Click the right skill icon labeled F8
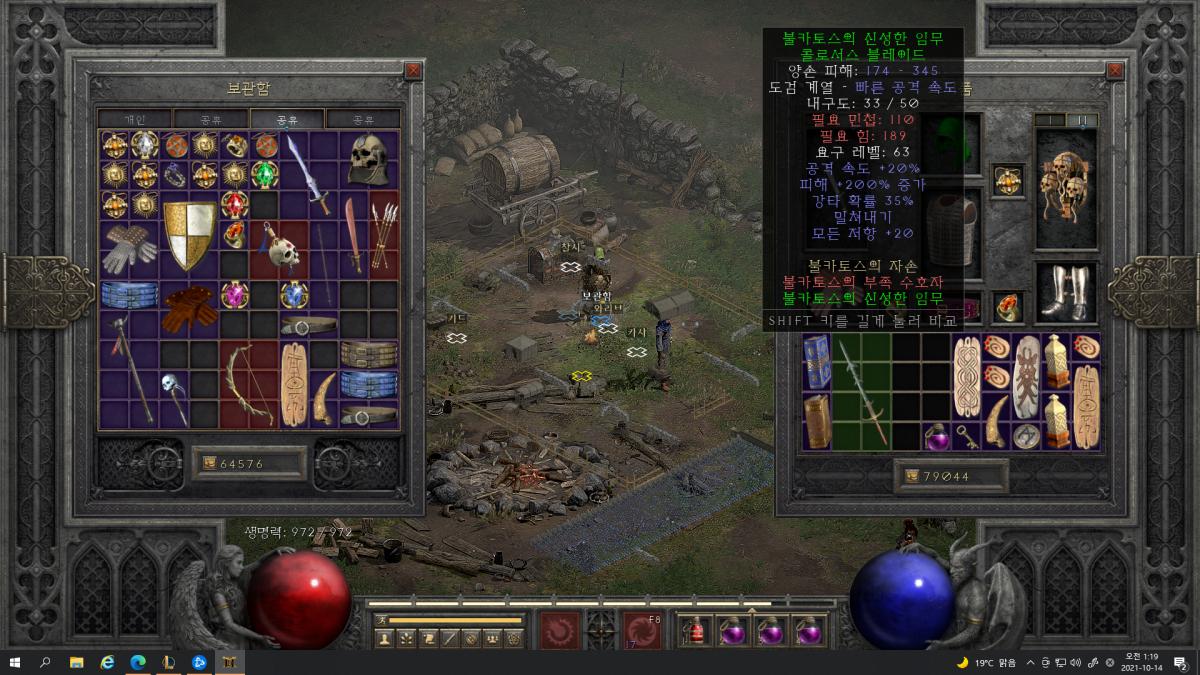The width and height of the screenshot is (1200, 675). 642,631
